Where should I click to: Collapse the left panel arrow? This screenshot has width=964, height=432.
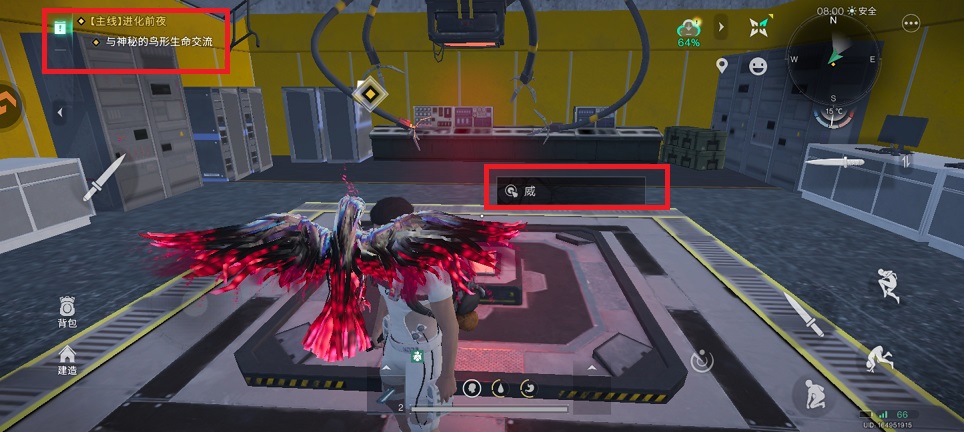(59, 112)
